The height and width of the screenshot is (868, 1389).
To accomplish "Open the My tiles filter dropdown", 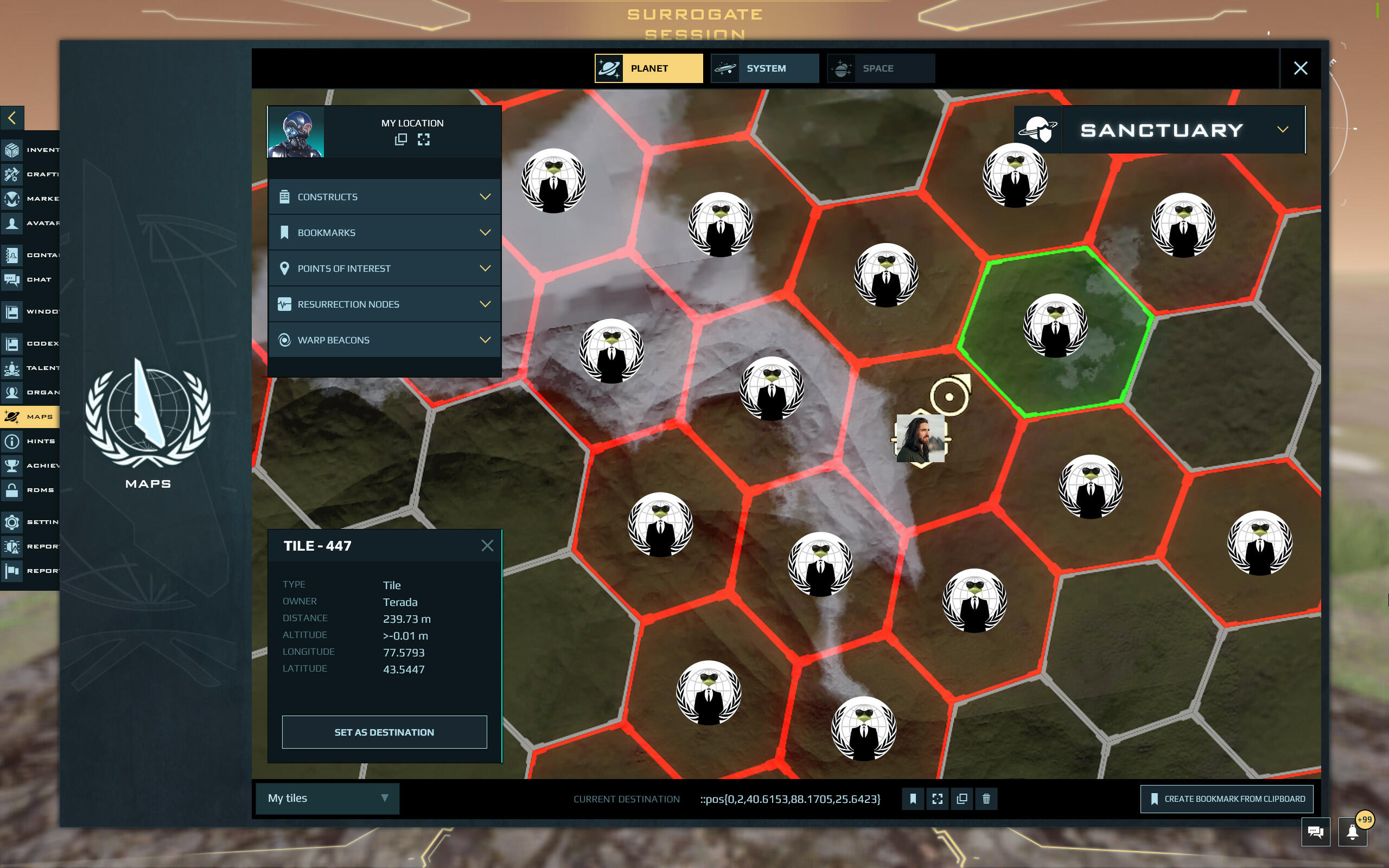I will pyautogui.click(x=327, y=798).
